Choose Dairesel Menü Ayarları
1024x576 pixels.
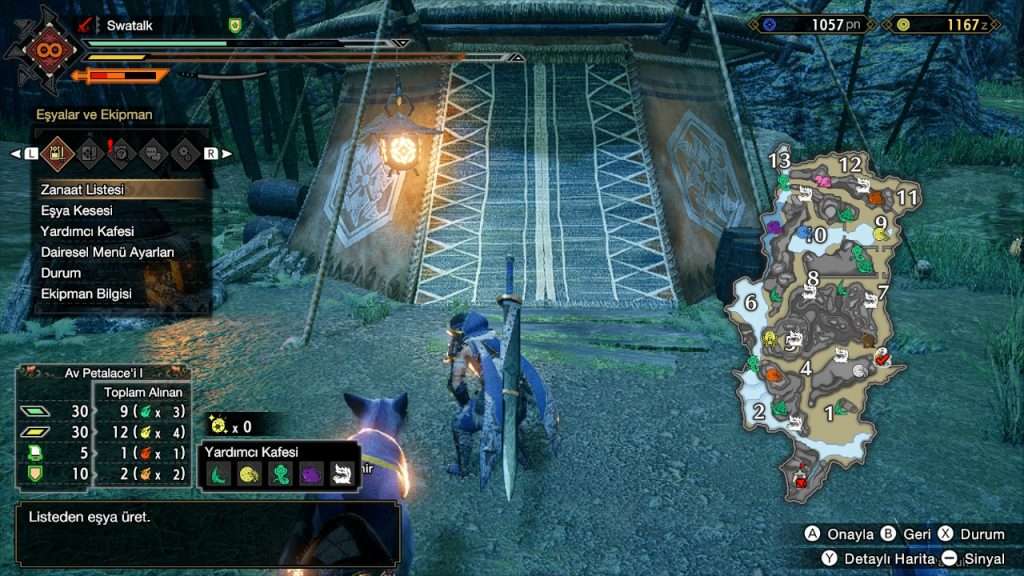107,252
